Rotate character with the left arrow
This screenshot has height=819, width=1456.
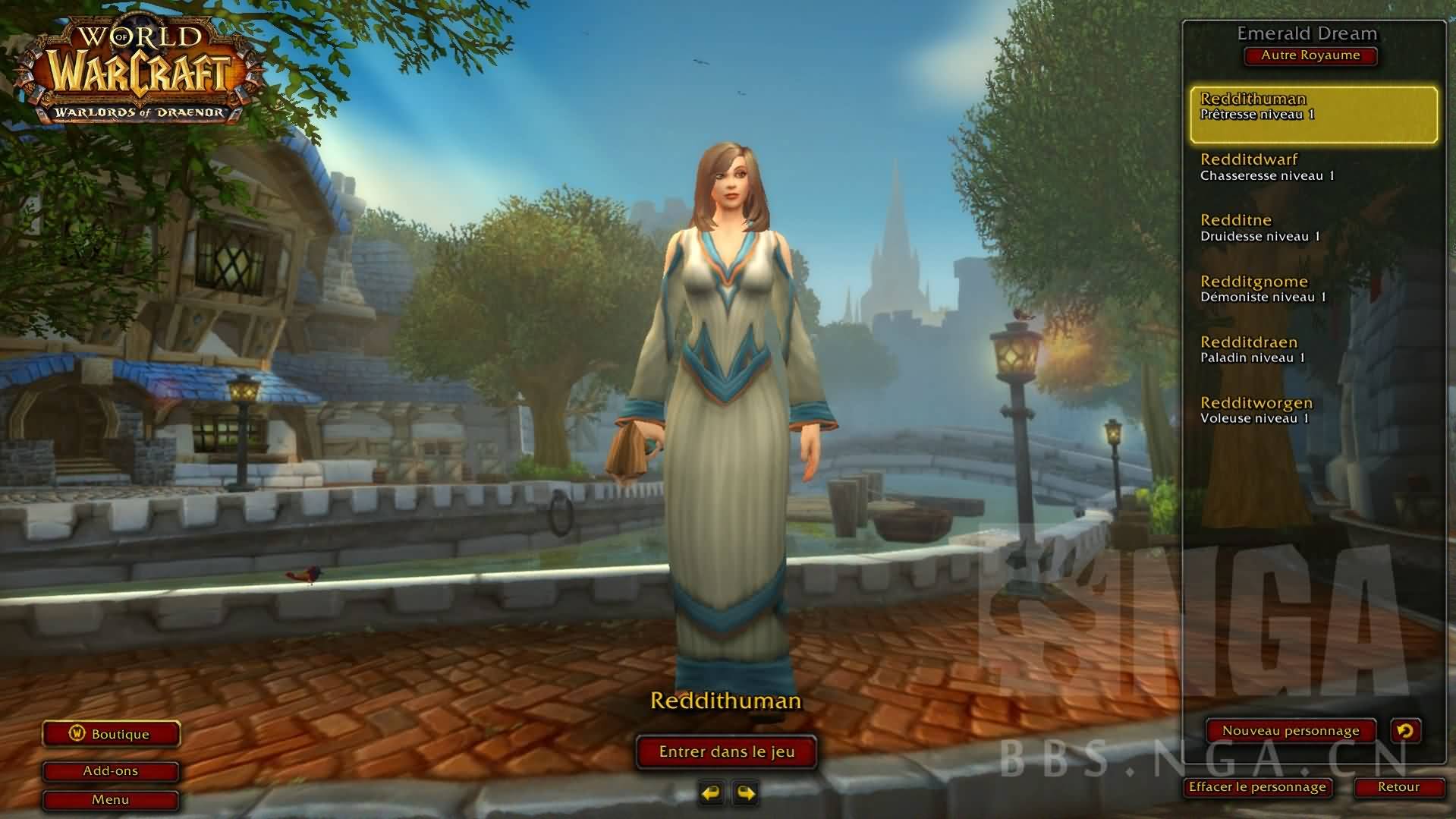(711, 793)
